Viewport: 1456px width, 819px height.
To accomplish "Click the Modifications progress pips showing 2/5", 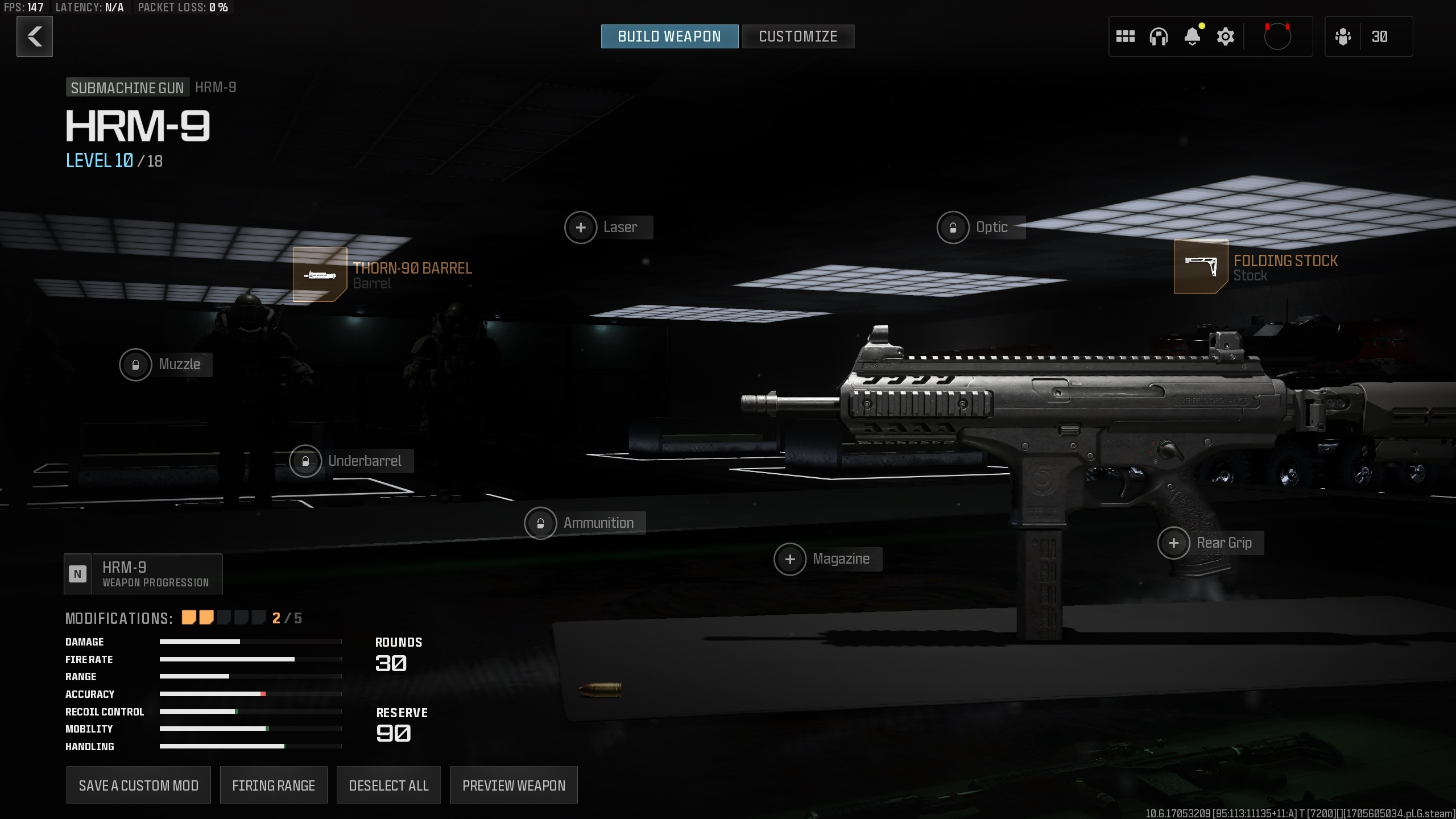I will click(x=223, y=617).
